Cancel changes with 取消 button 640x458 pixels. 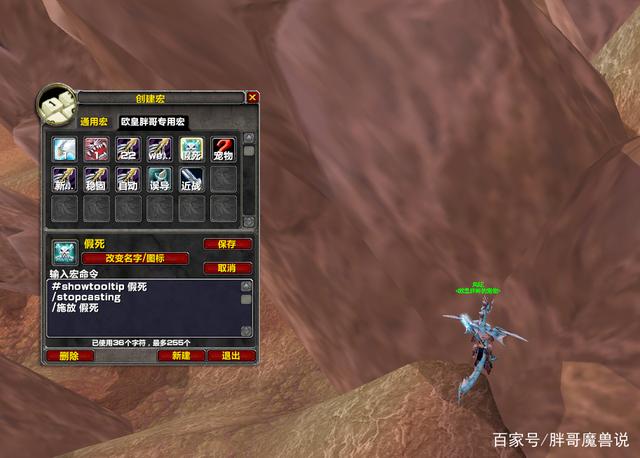click(x=227, y=268)
